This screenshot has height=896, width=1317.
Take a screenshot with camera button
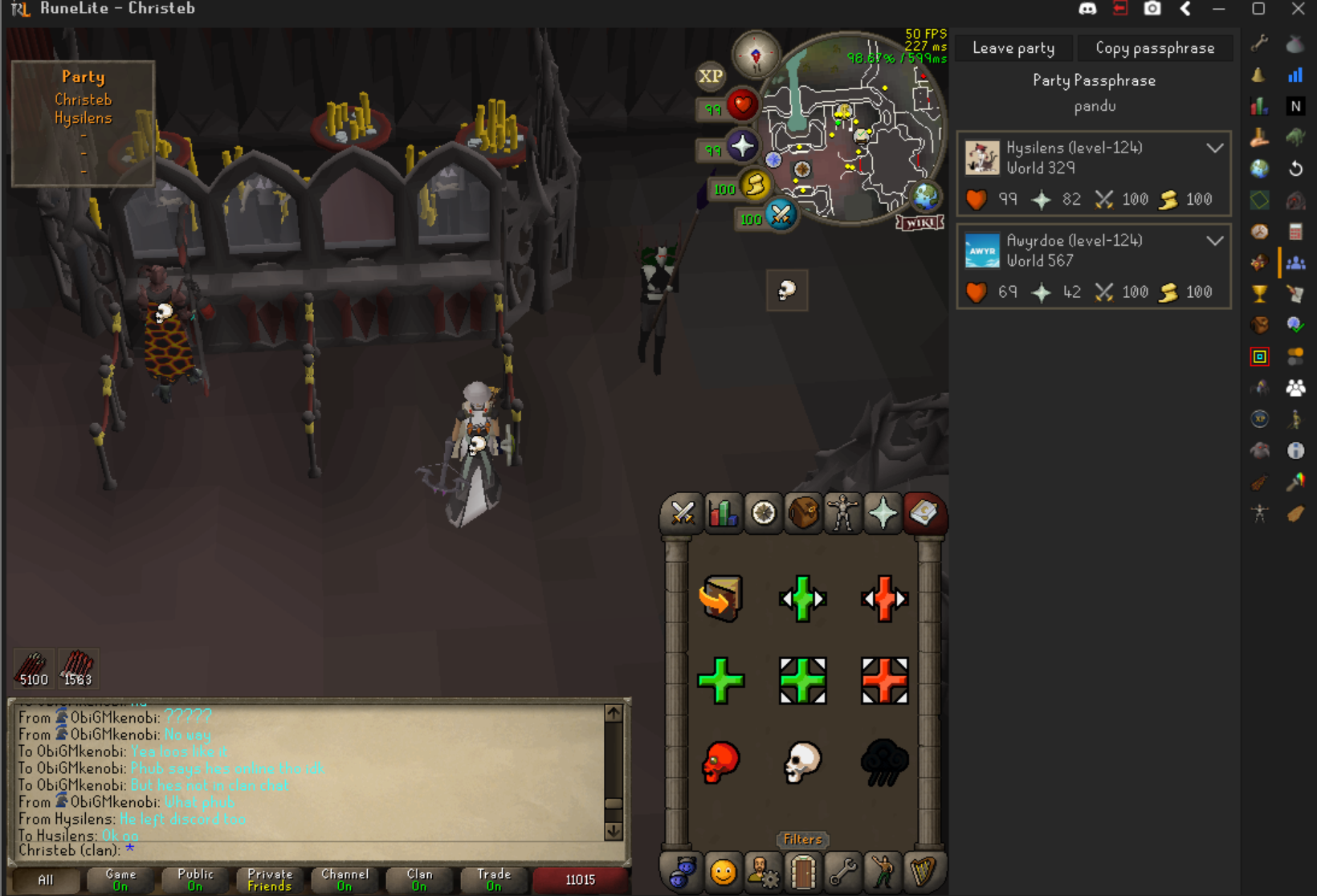[x=1152, y=9]
